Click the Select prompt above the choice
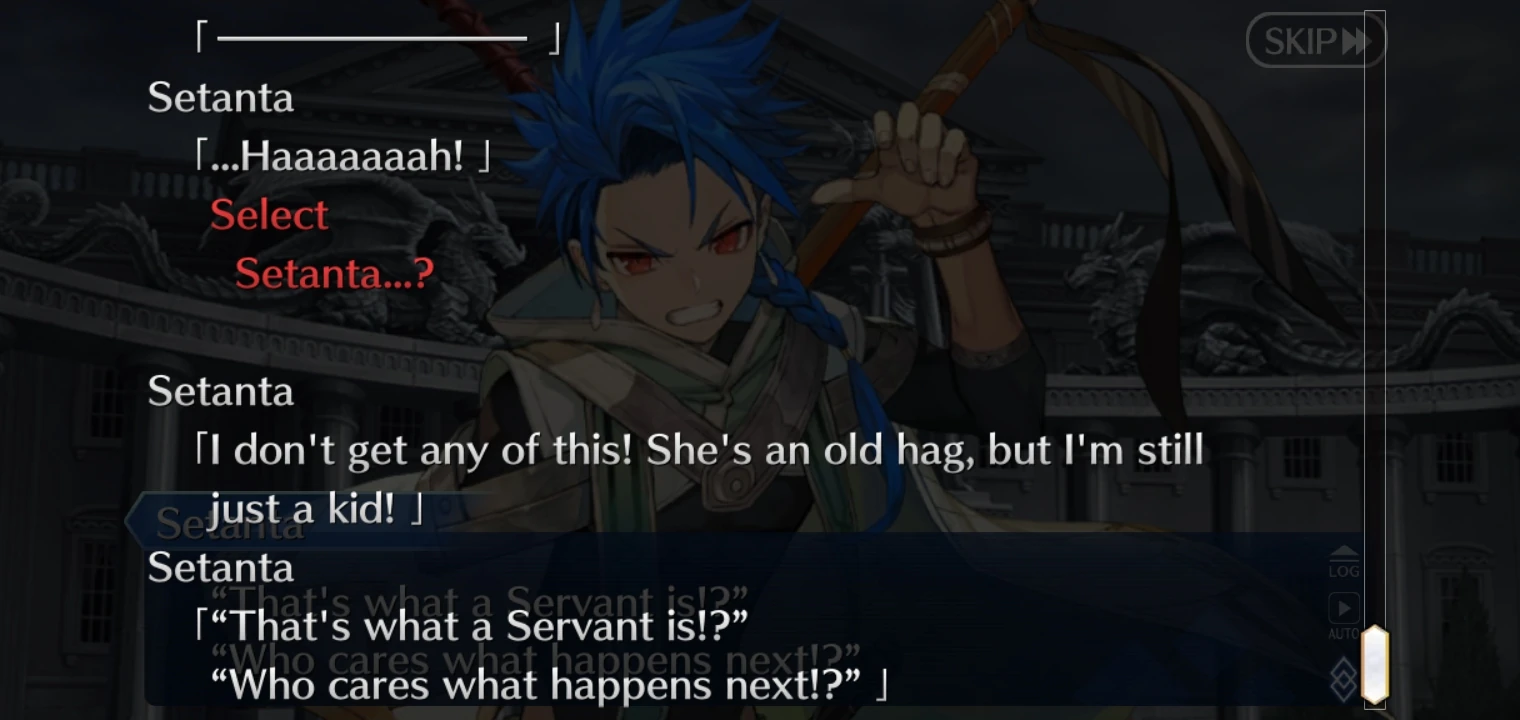The height and width of the screenshot is (720, 1520). coord(270,214)
